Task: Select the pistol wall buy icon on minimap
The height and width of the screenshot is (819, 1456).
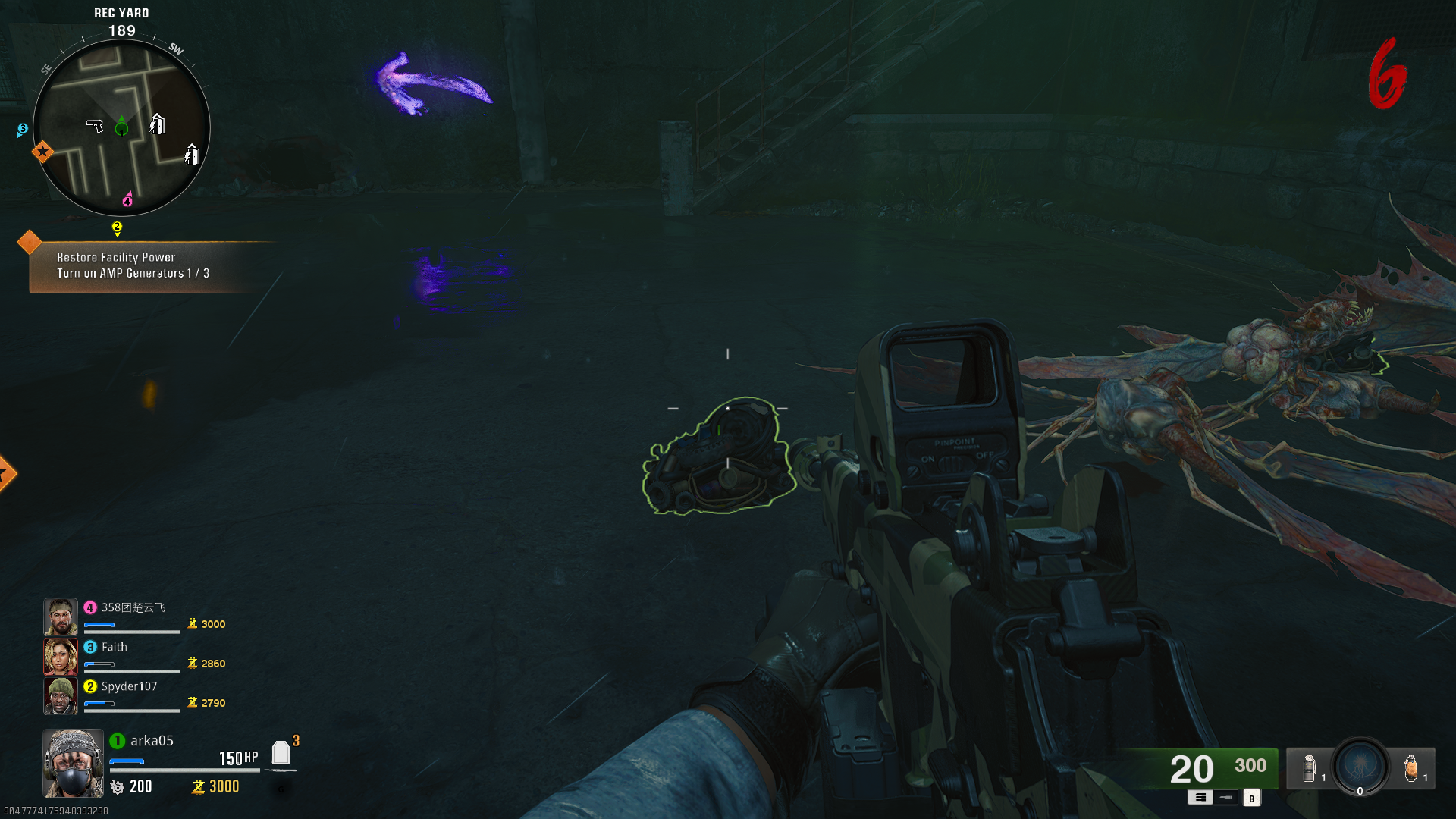Action: tap(94, 126)
